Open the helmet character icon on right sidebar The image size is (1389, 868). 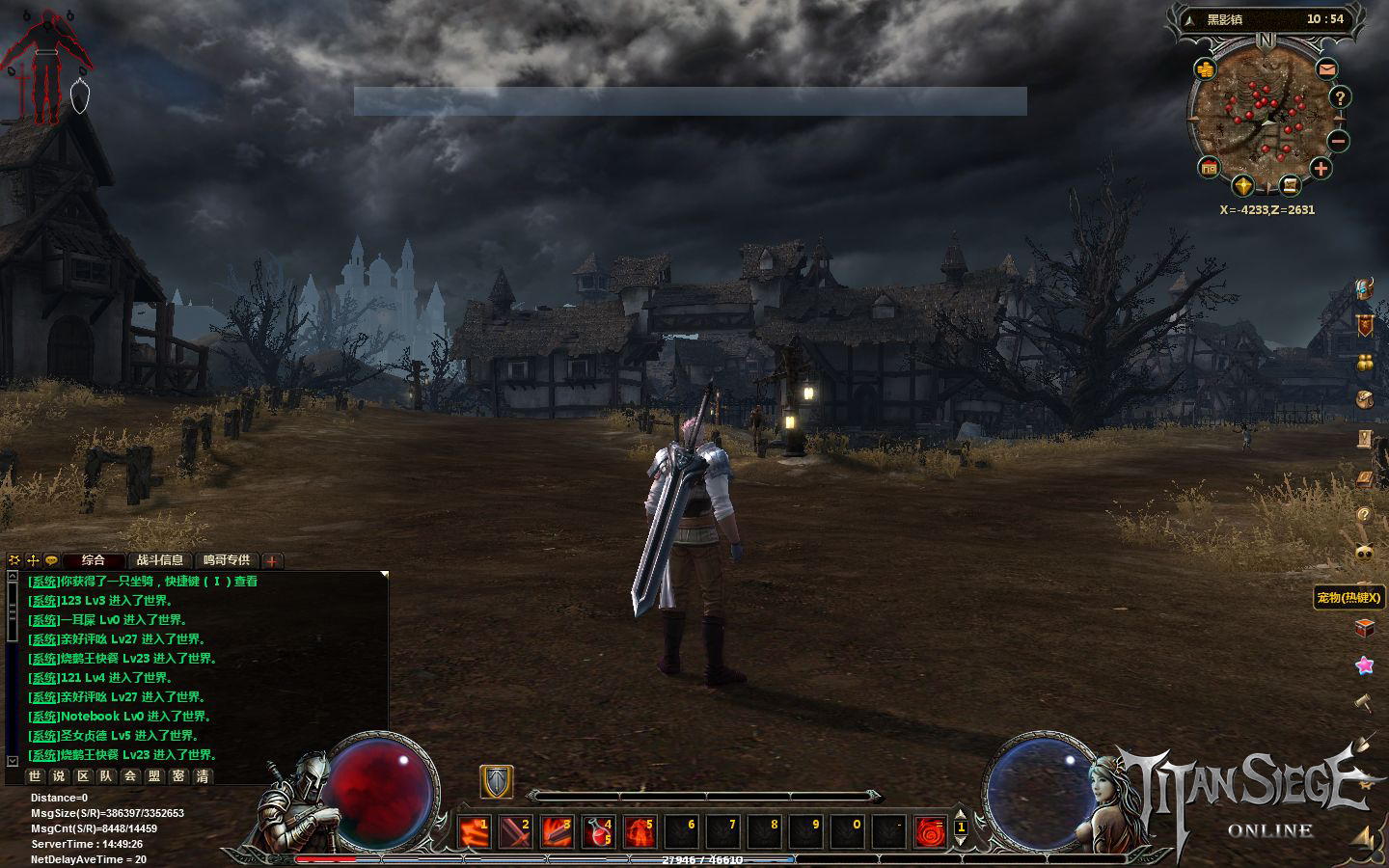pyautogui.click(x=1364, y=289)
